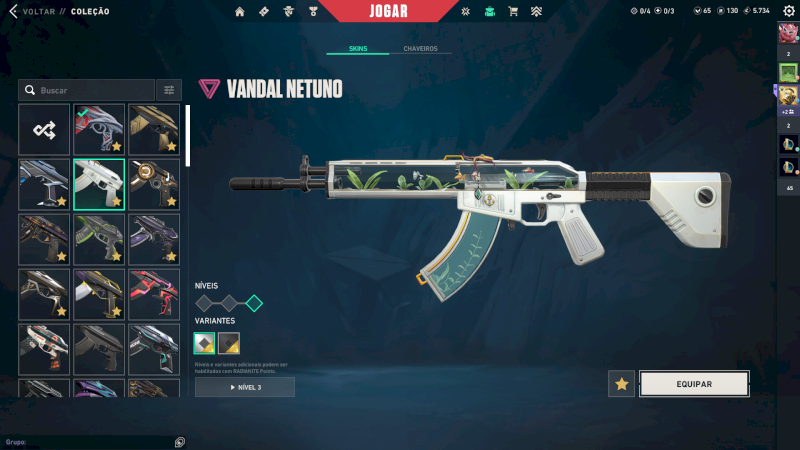Switch to the Chaveiros tab
800x450 pixels.
tap(420, 48)
